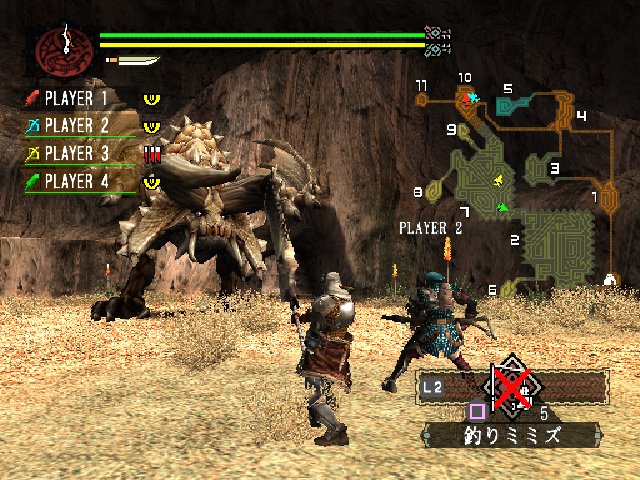This screenshot has width=640, height=480.
Task: Pick PLAYER 4 in the party list
Action: [x=75, y=181]
